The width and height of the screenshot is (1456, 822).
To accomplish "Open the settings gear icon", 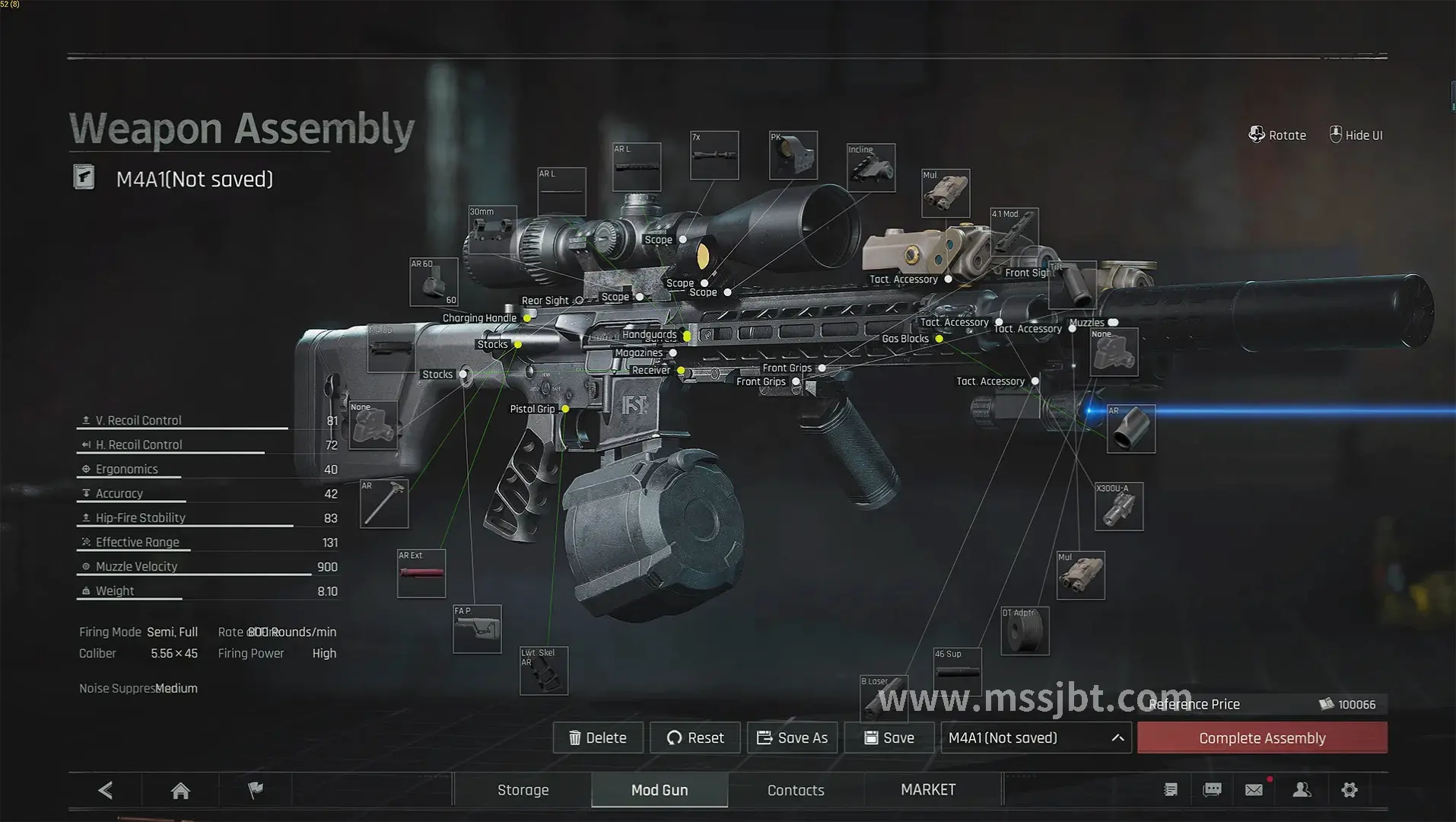I will click(x=1350, y=790).
